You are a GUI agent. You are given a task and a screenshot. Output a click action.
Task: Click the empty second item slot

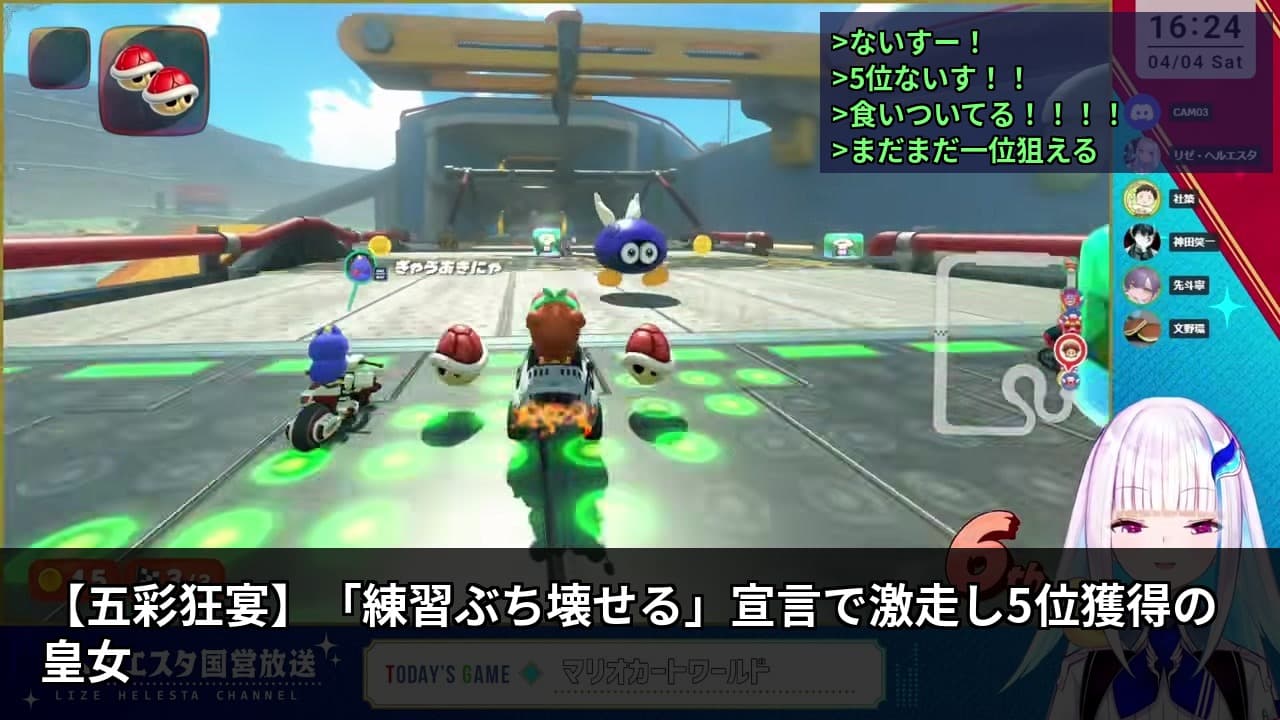(x=60, y=60)
